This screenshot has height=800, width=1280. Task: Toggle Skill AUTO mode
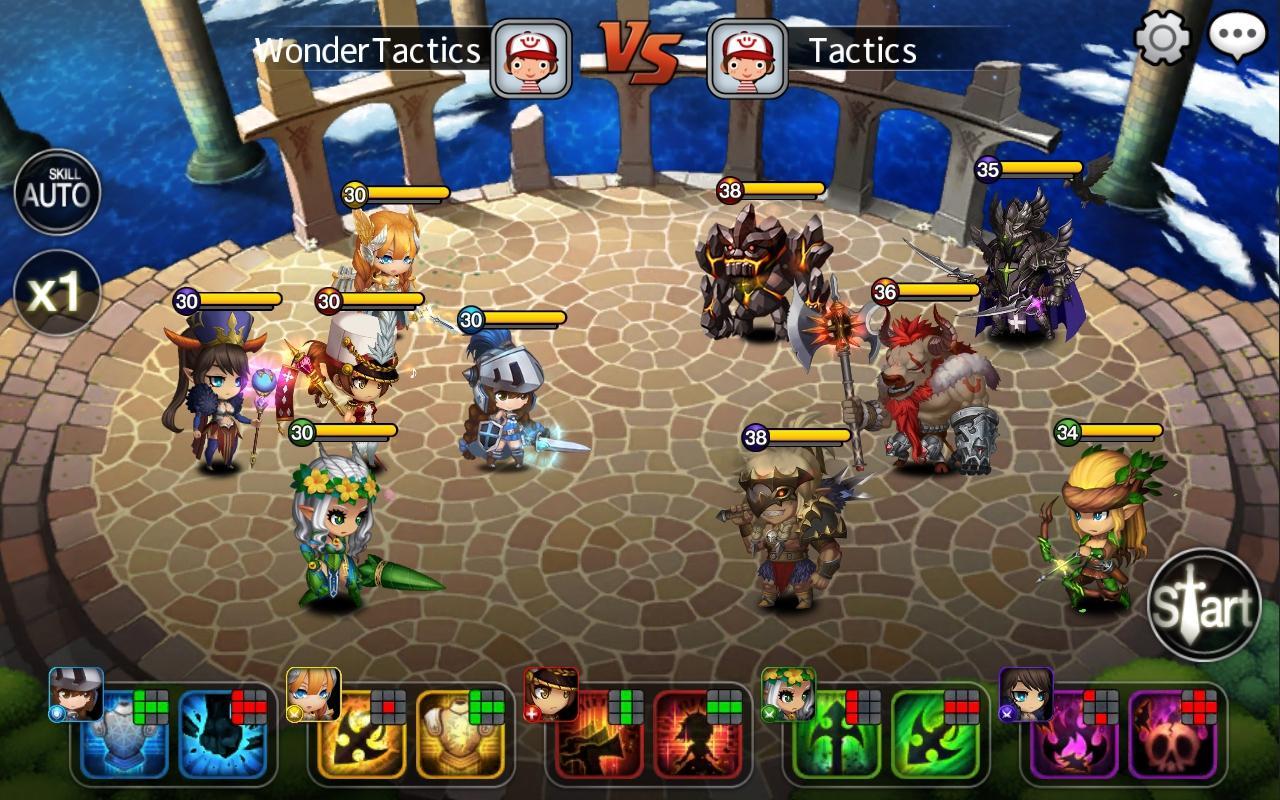pyautogui.click(x=57, y=190)
